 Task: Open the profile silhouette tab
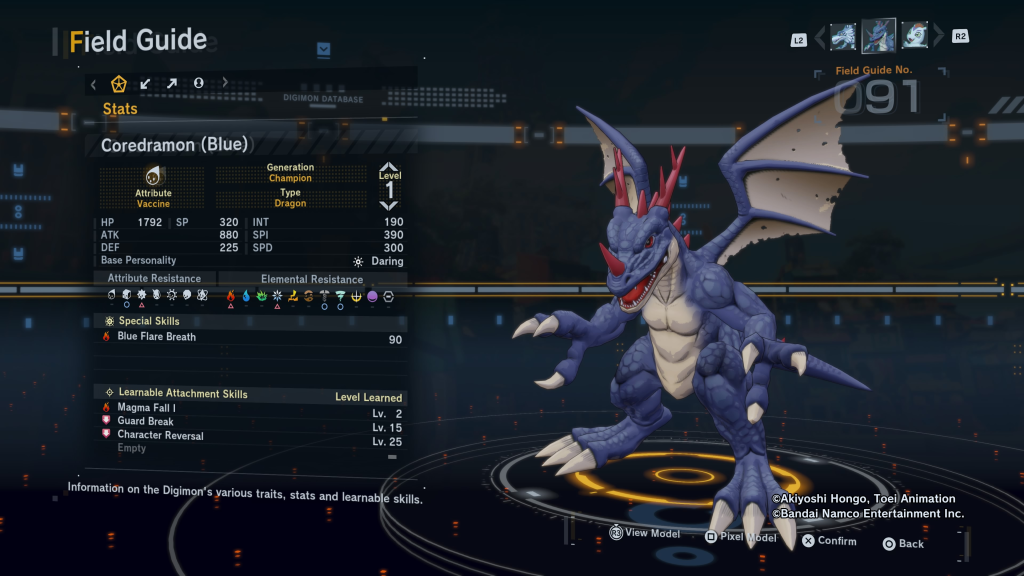coord(198,84)
